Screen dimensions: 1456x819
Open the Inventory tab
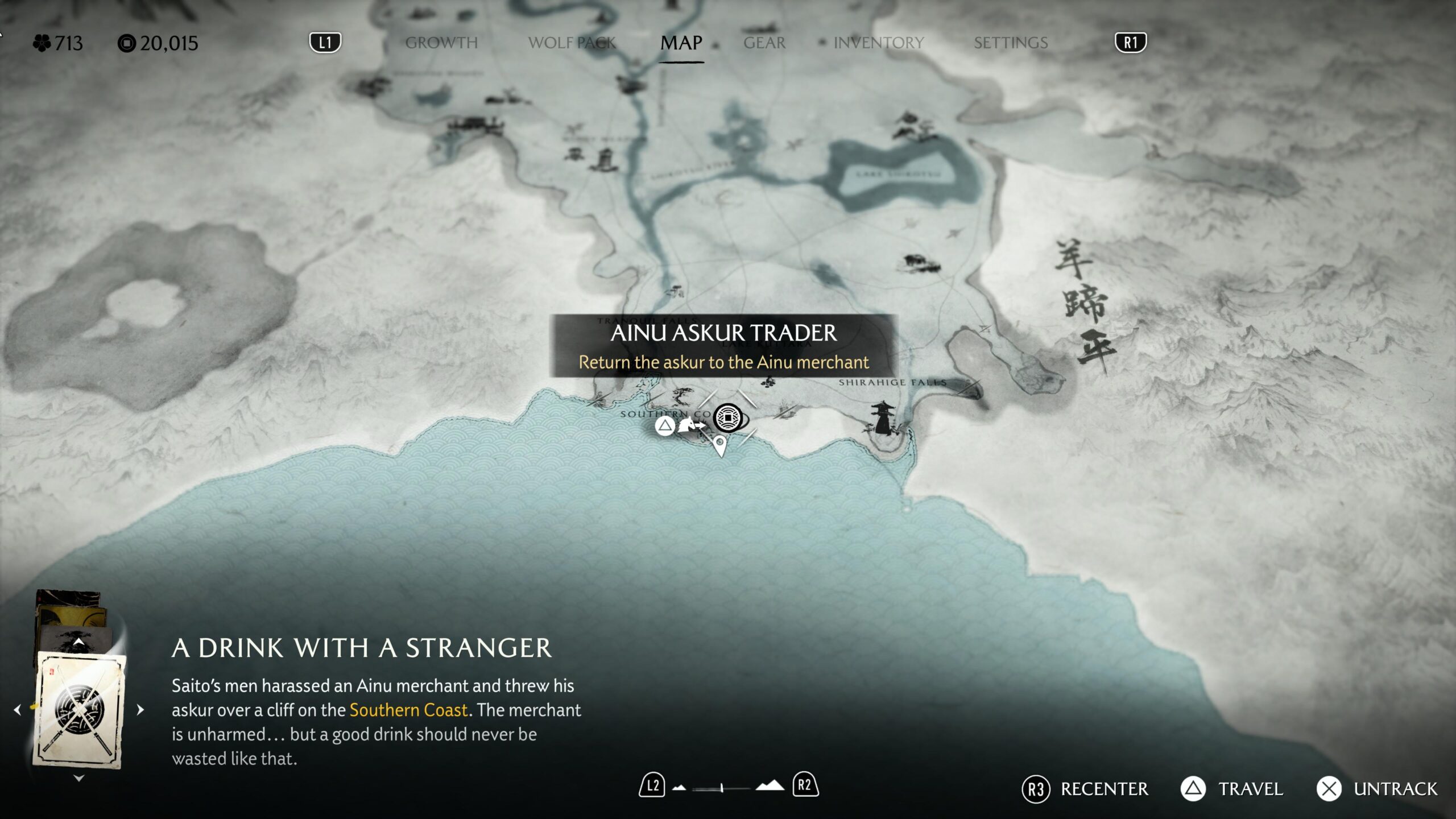pos(878,43)
